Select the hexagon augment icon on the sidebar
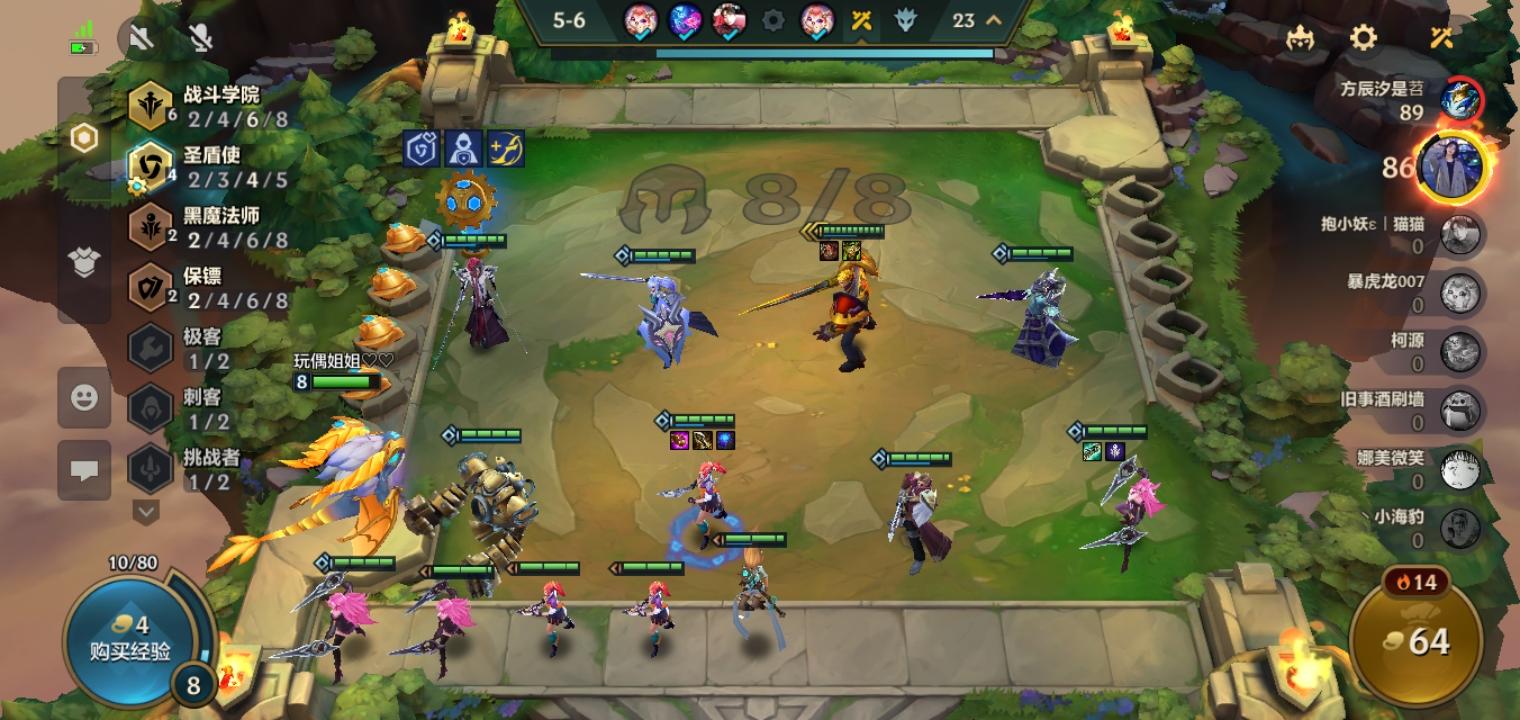This screenshot has height=720, width=1520. 84,137
